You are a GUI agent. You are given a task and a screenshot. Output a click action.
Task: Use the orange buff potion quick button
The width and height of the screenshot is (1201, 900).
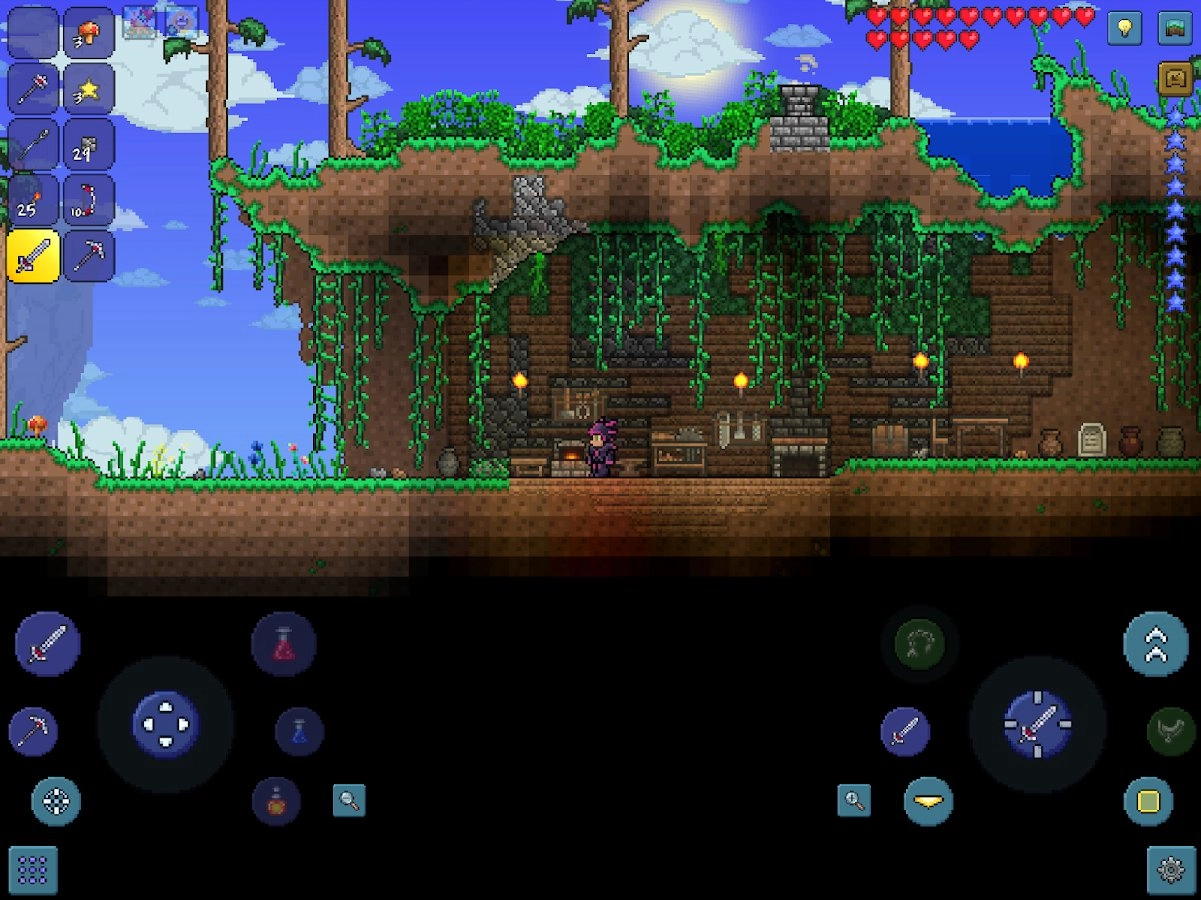click(276, 801)
